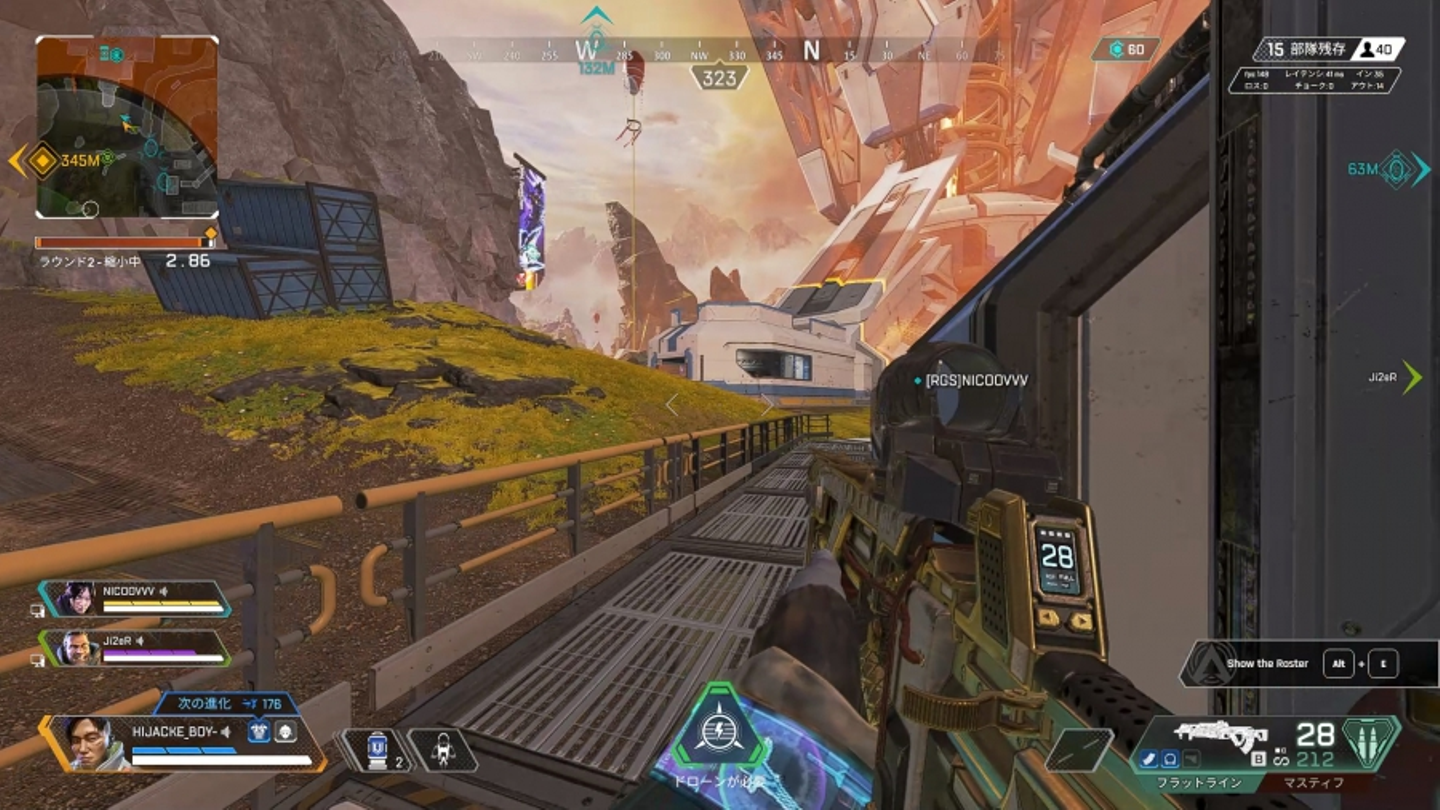Click the 63M ping marker
Image resolution: width=1440 pixels, height=810 pixels.
click(x=1397, y=169)
